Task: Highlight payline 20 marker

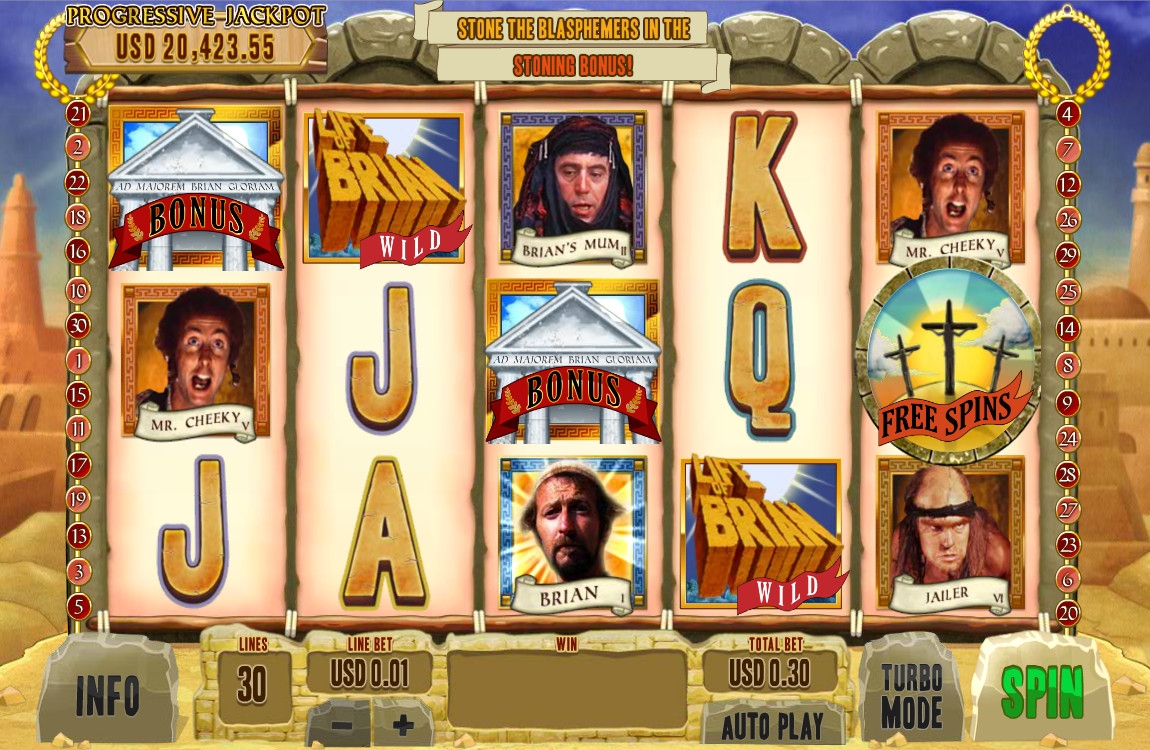Action: pos(1068,612)
